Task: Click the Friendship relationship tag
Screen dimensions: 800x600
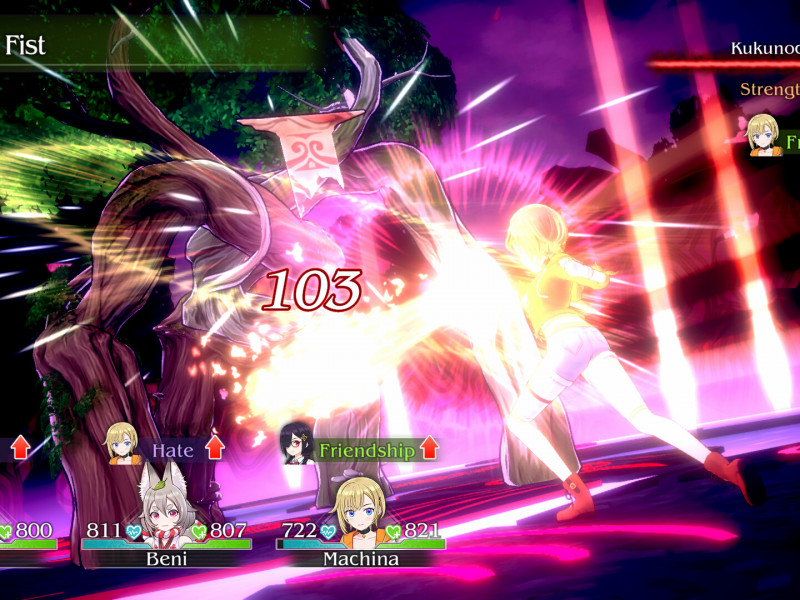Action: tap(366, 450)
